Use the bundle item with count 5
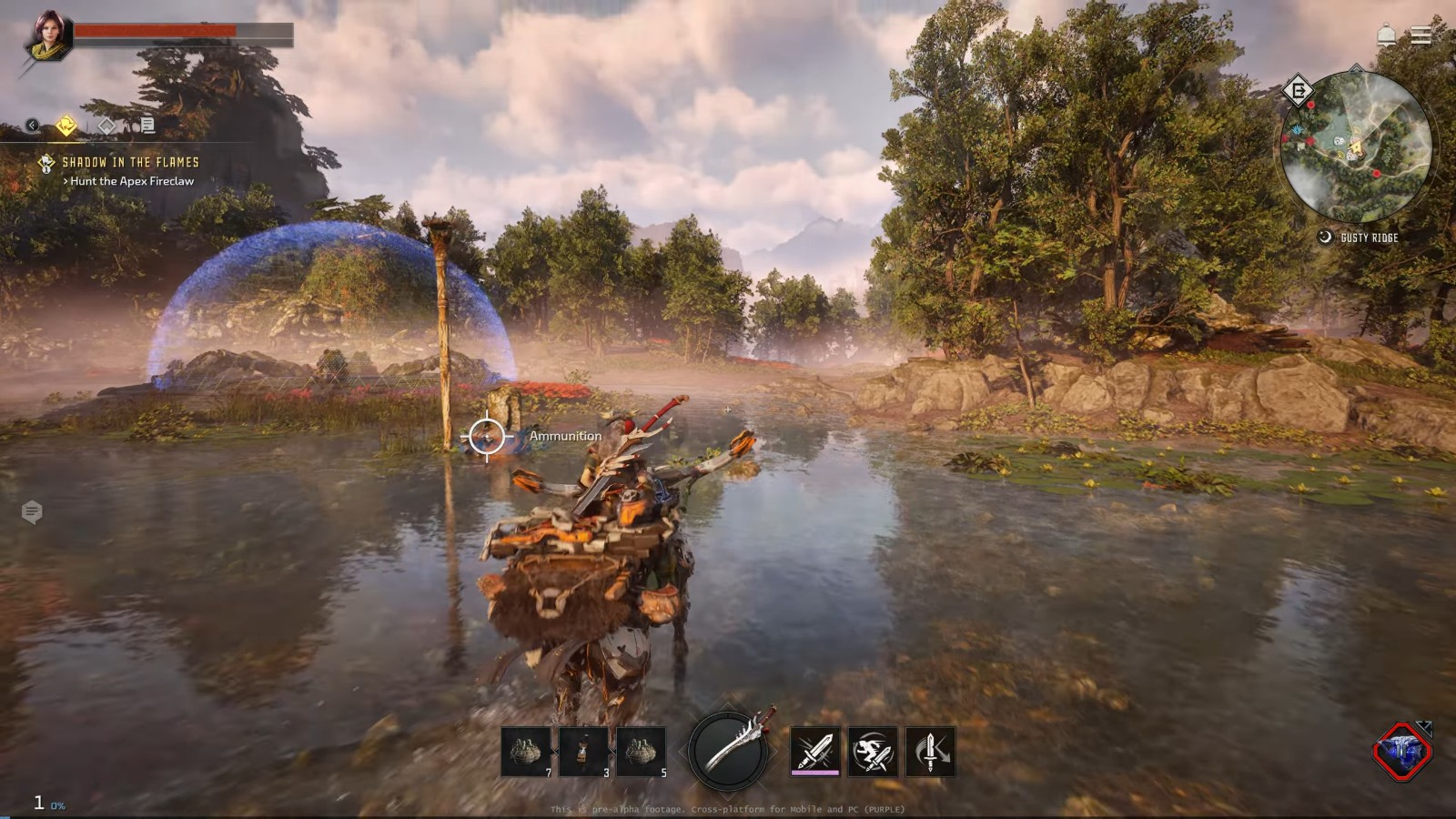 tap(641, 752)
